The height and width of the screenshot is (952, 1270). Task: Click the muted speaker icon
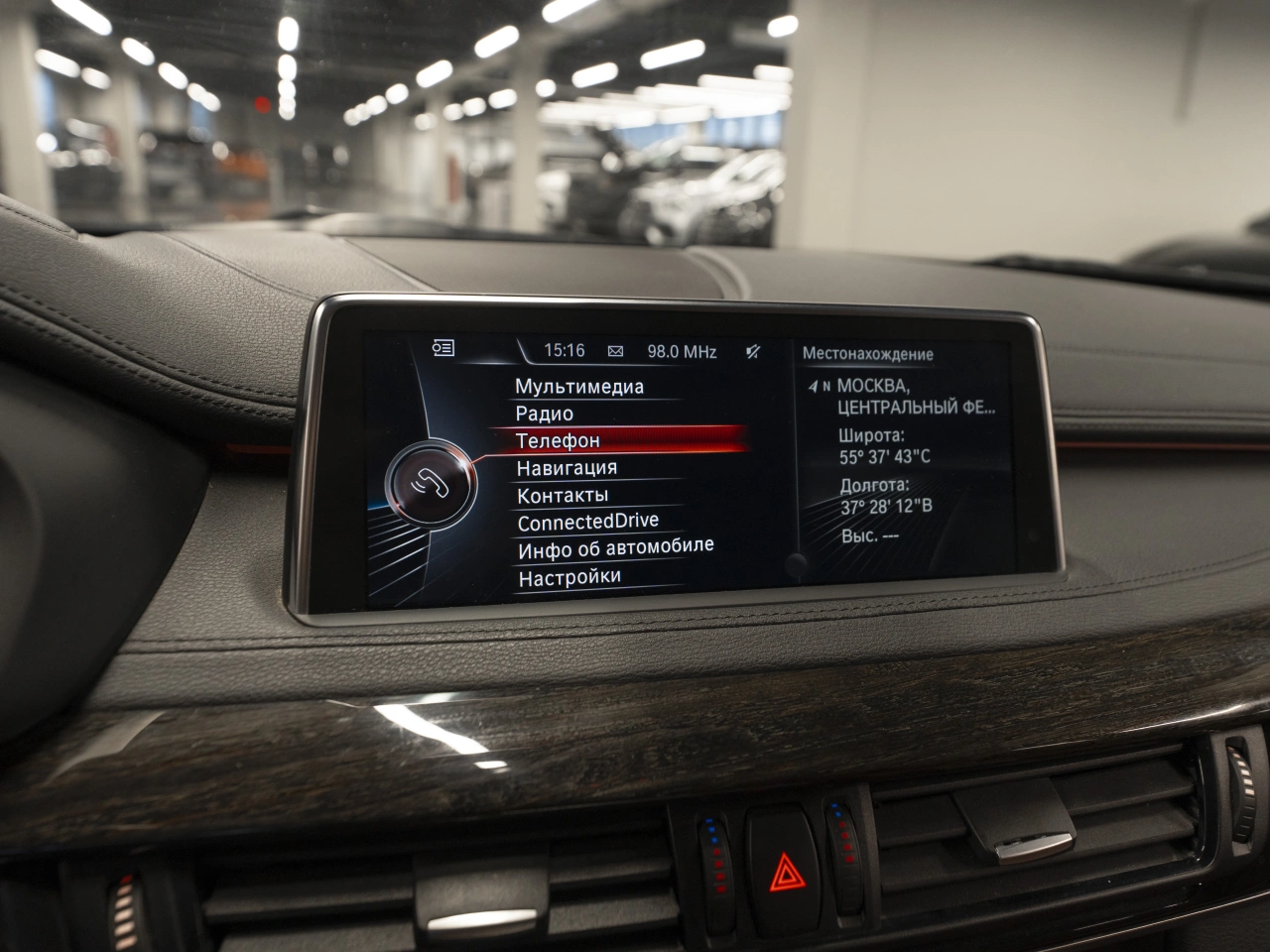[753, 352]
